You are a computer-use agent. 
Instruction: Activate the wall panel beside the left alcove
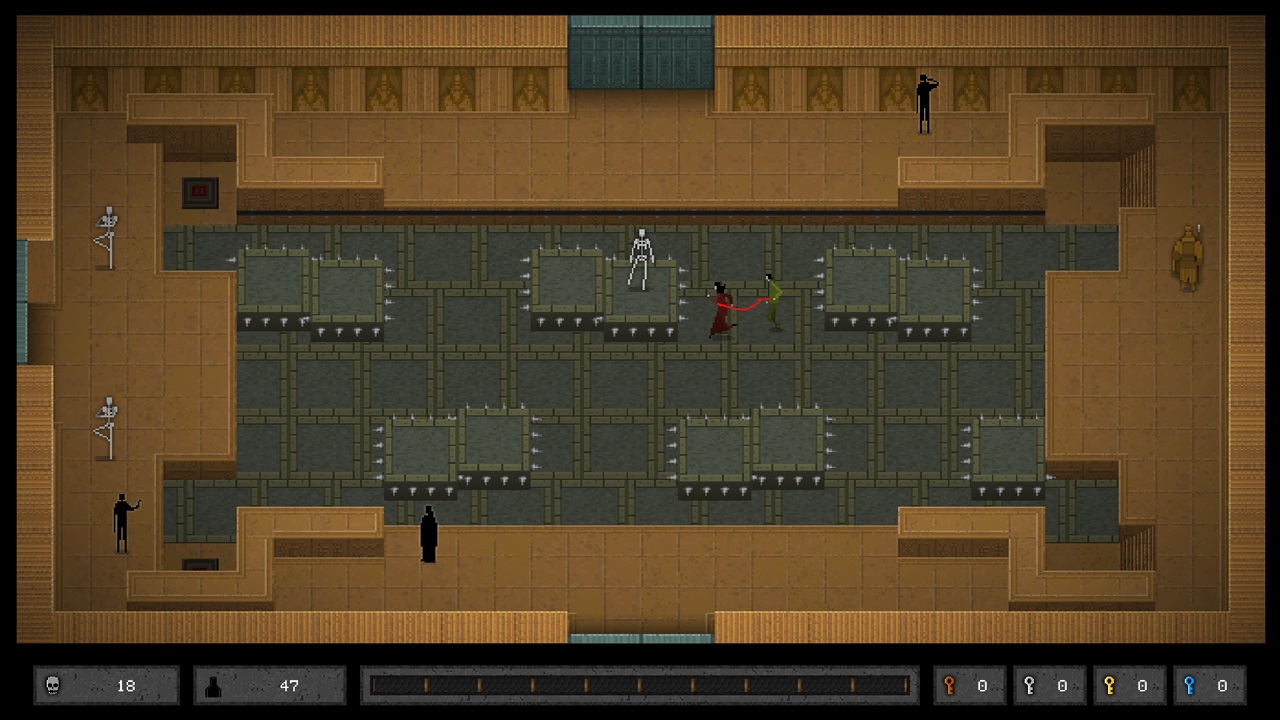click(x=199, y=192)
